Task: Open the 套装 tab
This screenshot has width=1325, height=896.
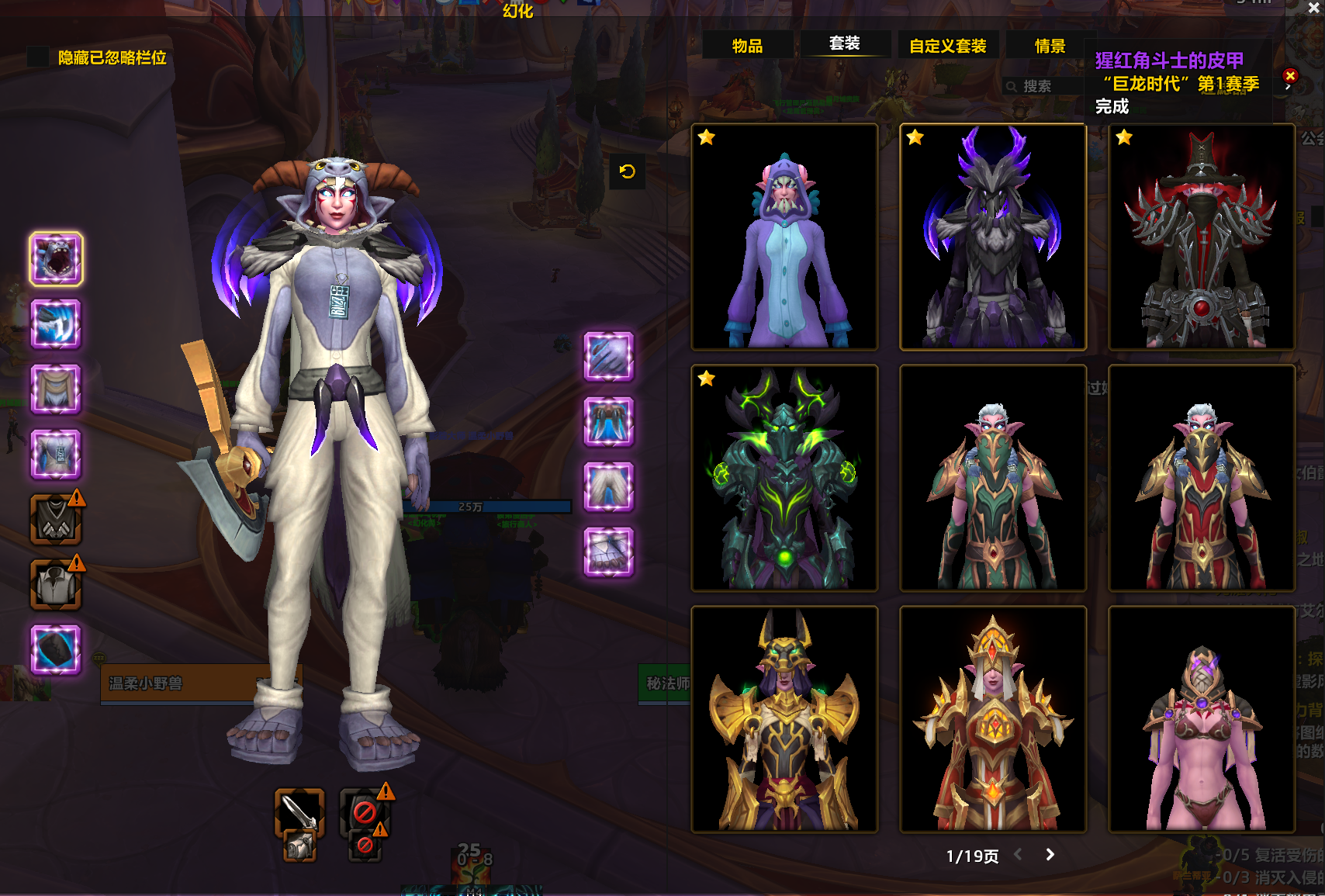Action: pos(844,43)
